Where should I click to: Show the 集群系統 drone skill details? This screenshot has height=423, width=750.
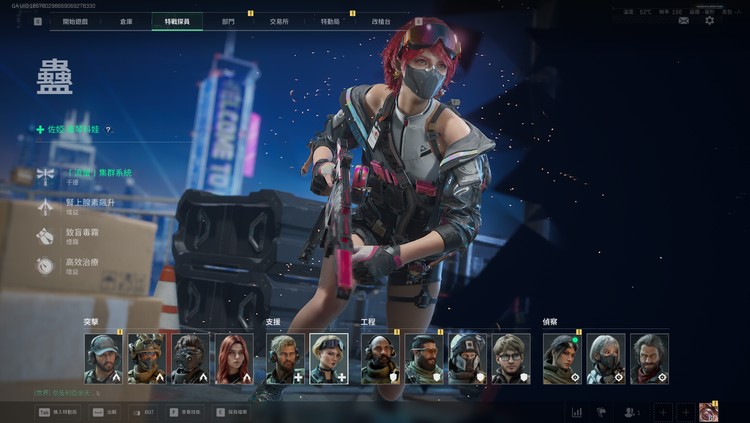(98, 174)
